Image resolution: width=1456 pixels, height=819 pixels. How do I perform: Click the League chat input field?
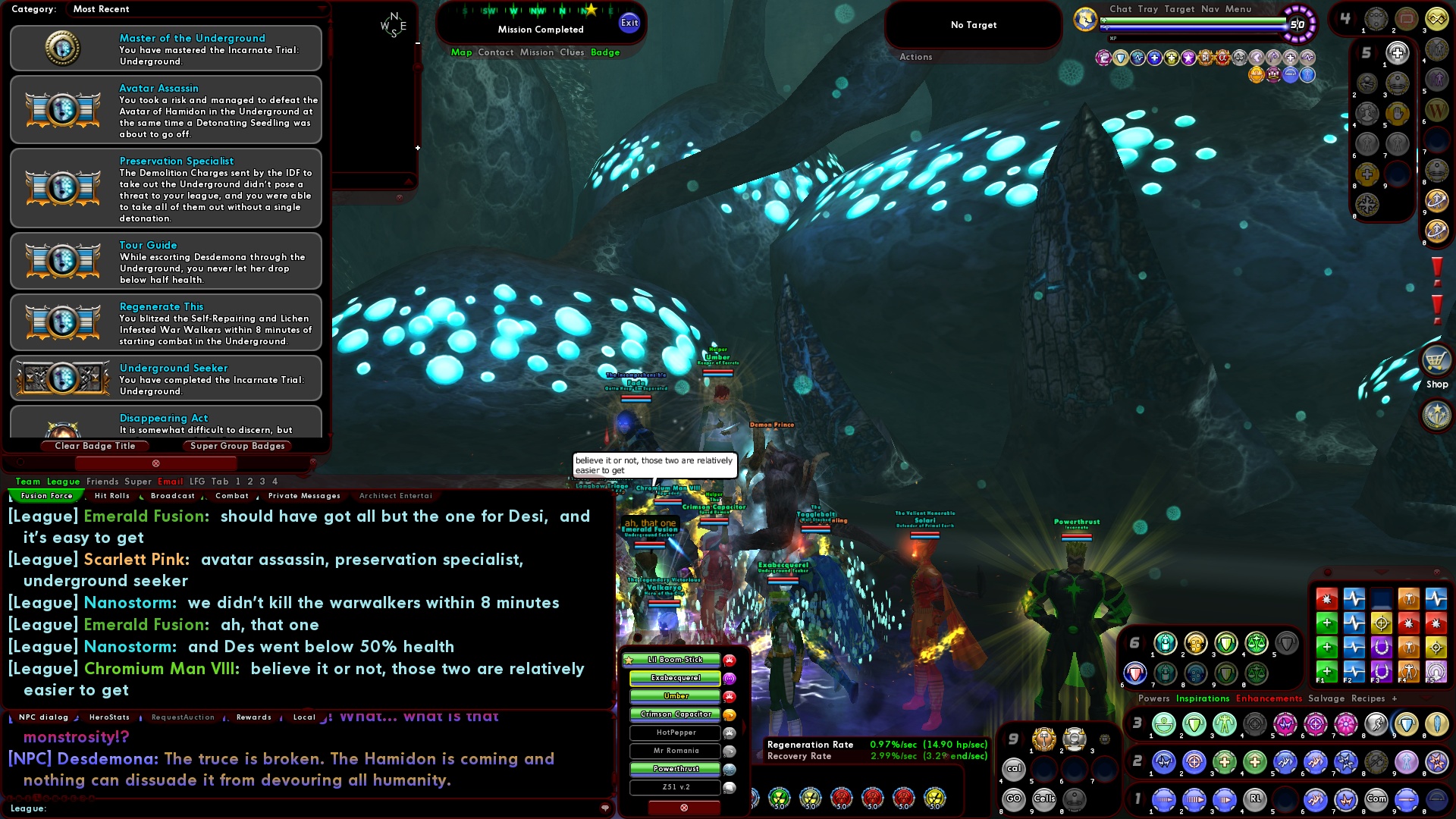pyautogui.click(x=303, y=809)
